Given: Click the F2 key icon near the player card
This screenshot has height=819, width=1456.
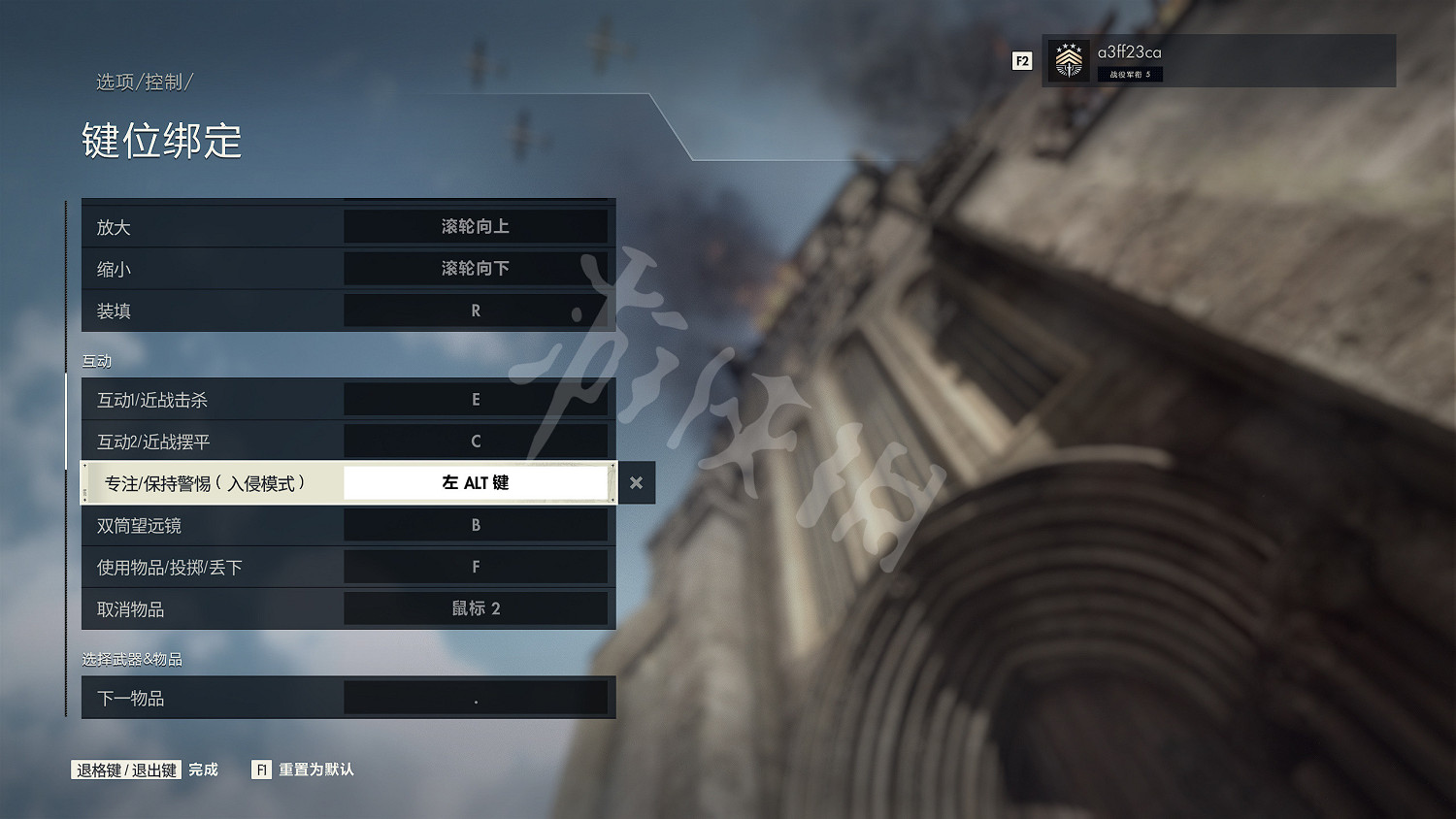Looking at the screenshot, I should (1021, 60).
